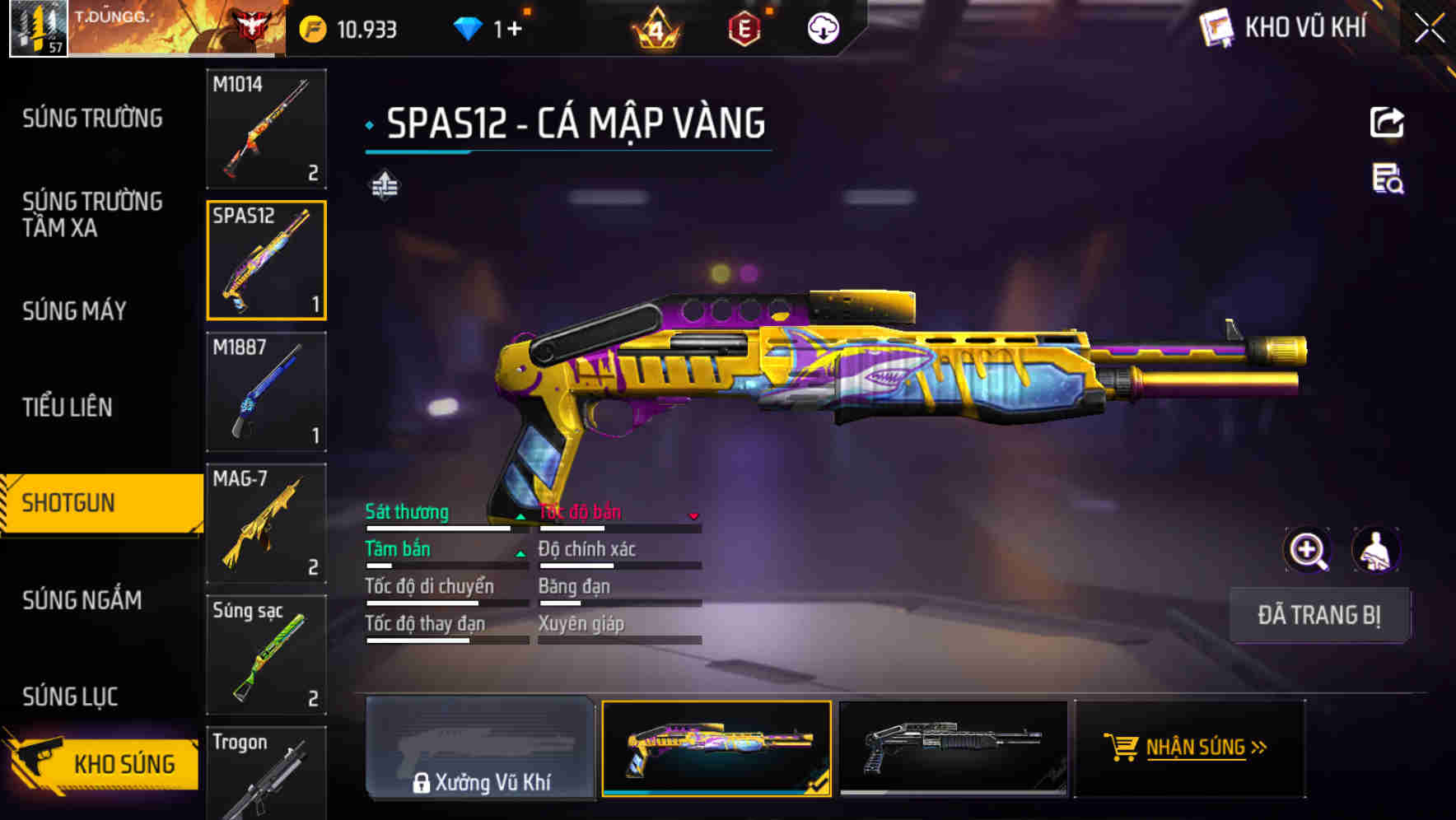
Task: Switch to the Tiểu Liên category
Action: tap(68, 407)
